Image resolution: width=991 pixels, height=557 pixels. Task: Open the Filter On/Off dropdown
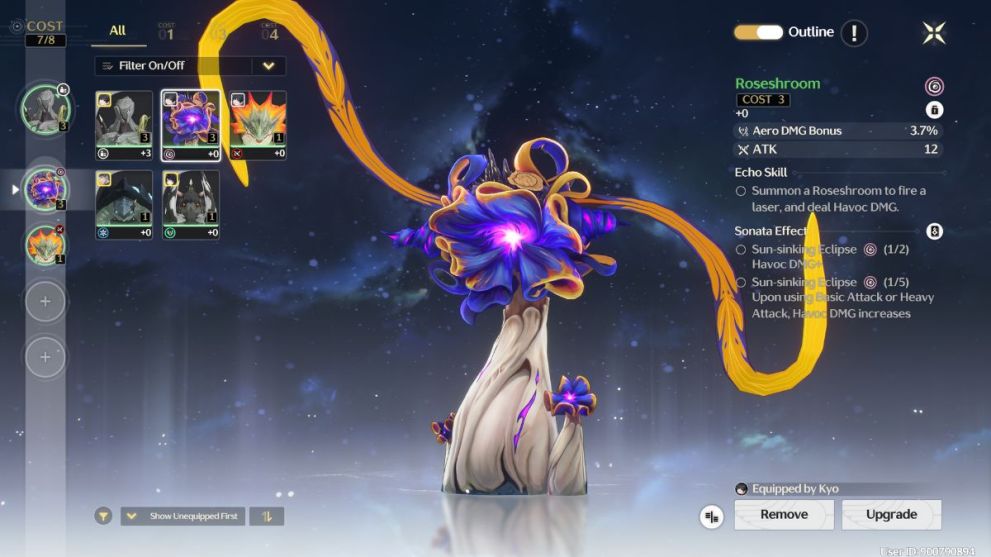click(267, 66)
